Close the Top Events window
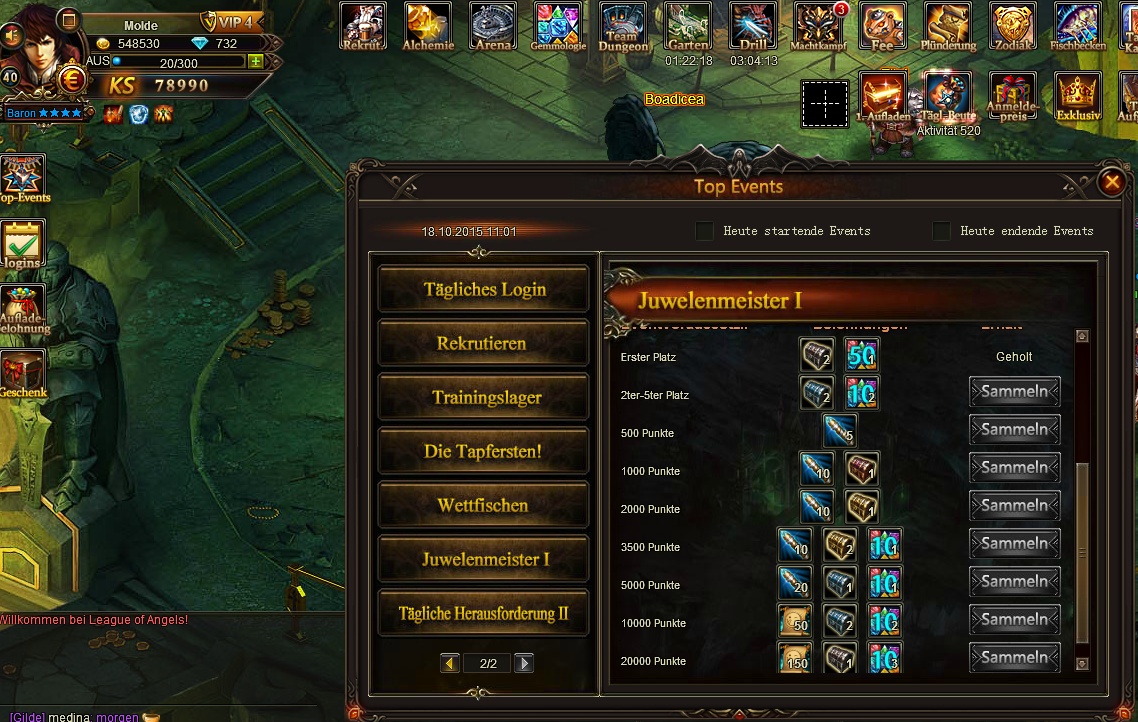Screen dimensions: 1138x722 (1111, 182)
